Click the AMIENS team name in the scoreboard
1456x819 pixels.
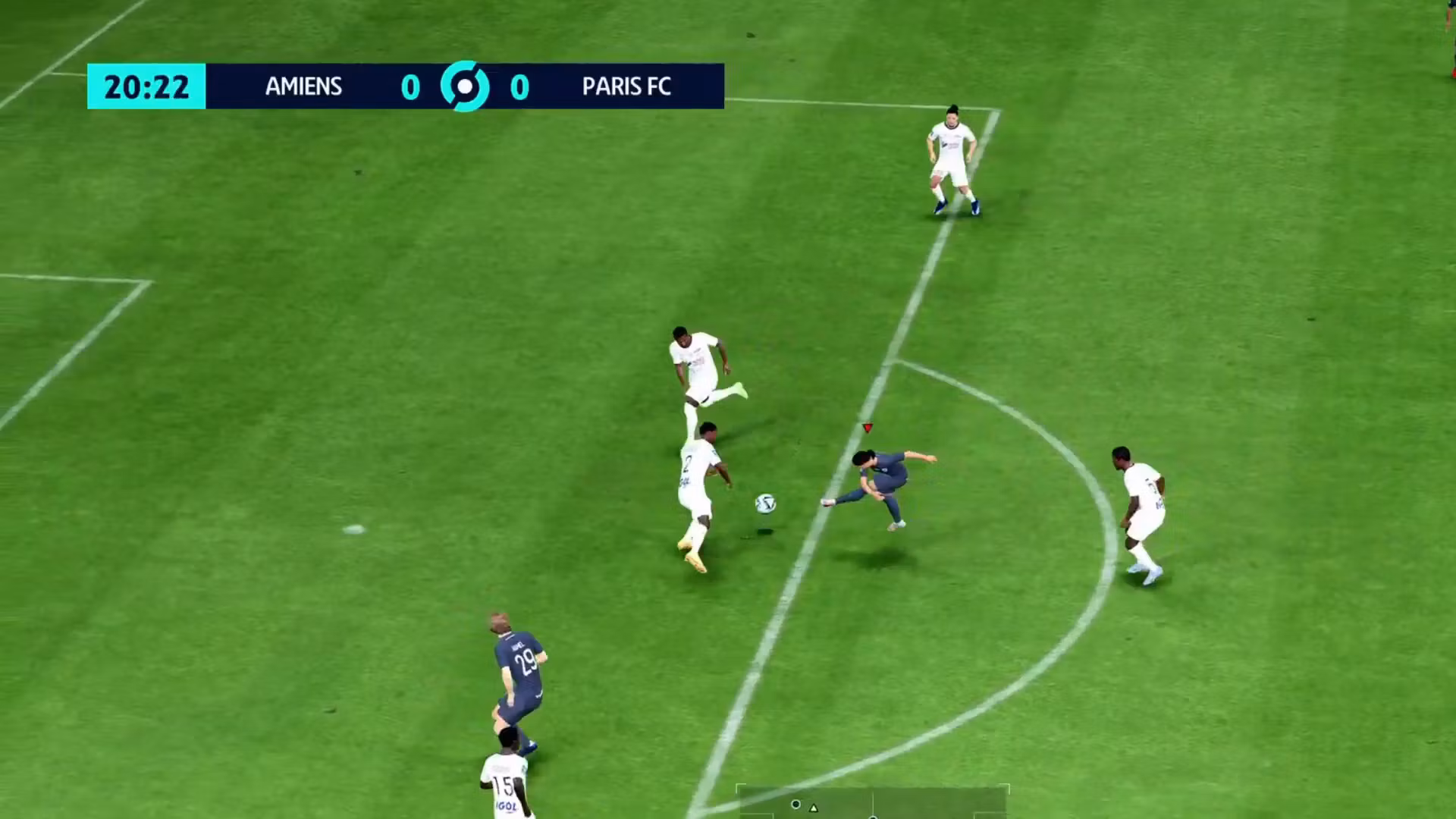click(x=303, y=86)
